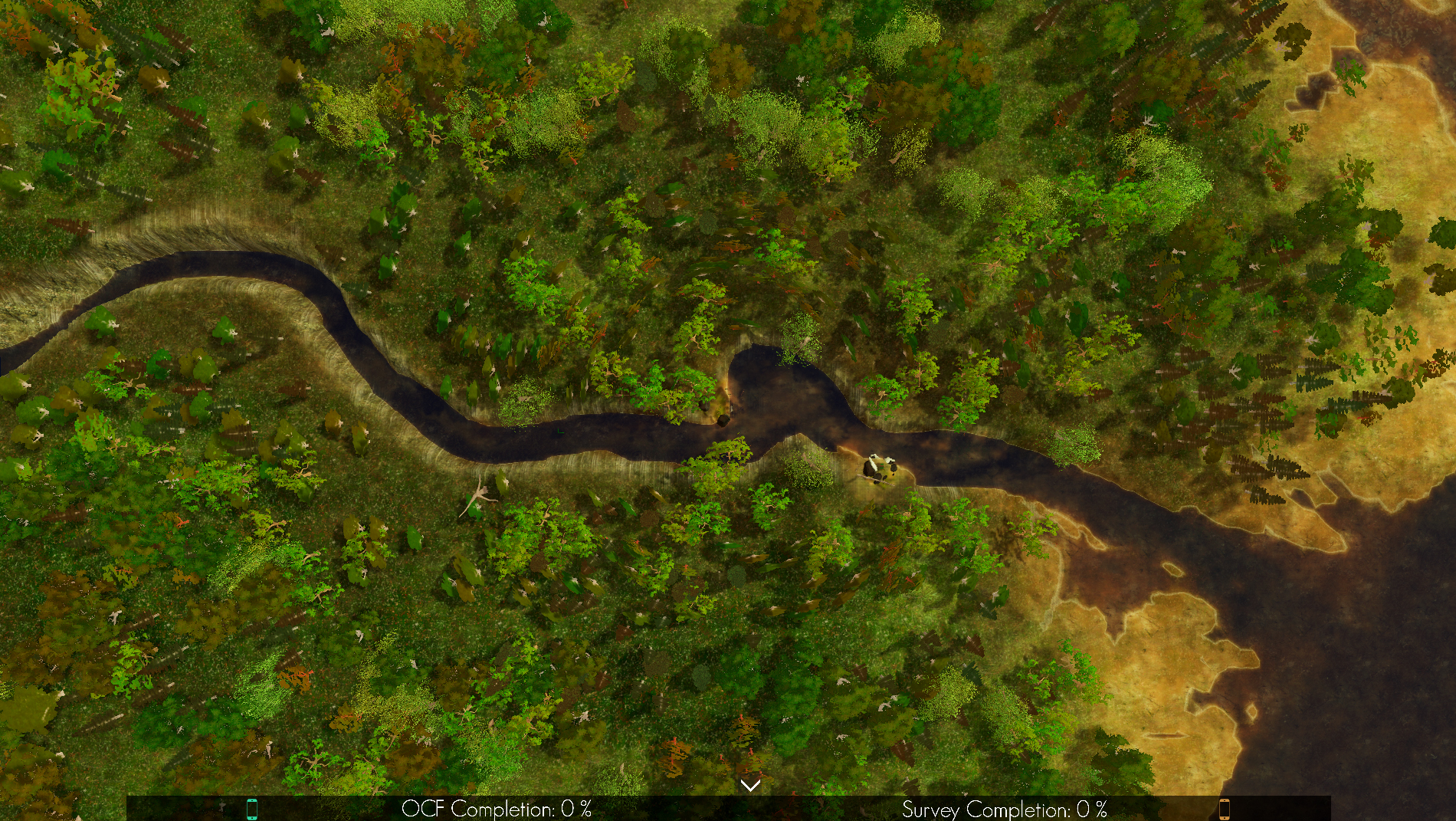Open the green phone icon
The image size is (1456, 821).
pyautogui.click(x=252, y=809)
